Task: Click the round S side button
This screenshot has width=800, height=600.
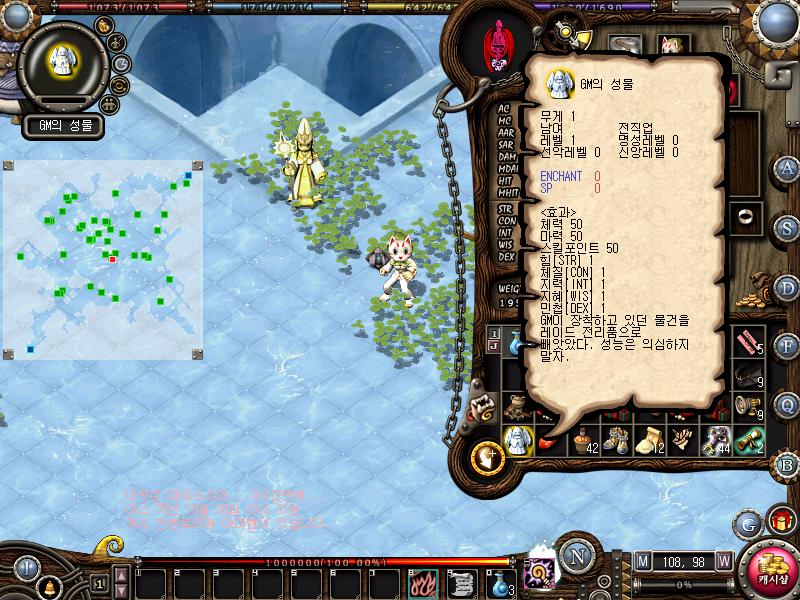Action: pos(787,227)
